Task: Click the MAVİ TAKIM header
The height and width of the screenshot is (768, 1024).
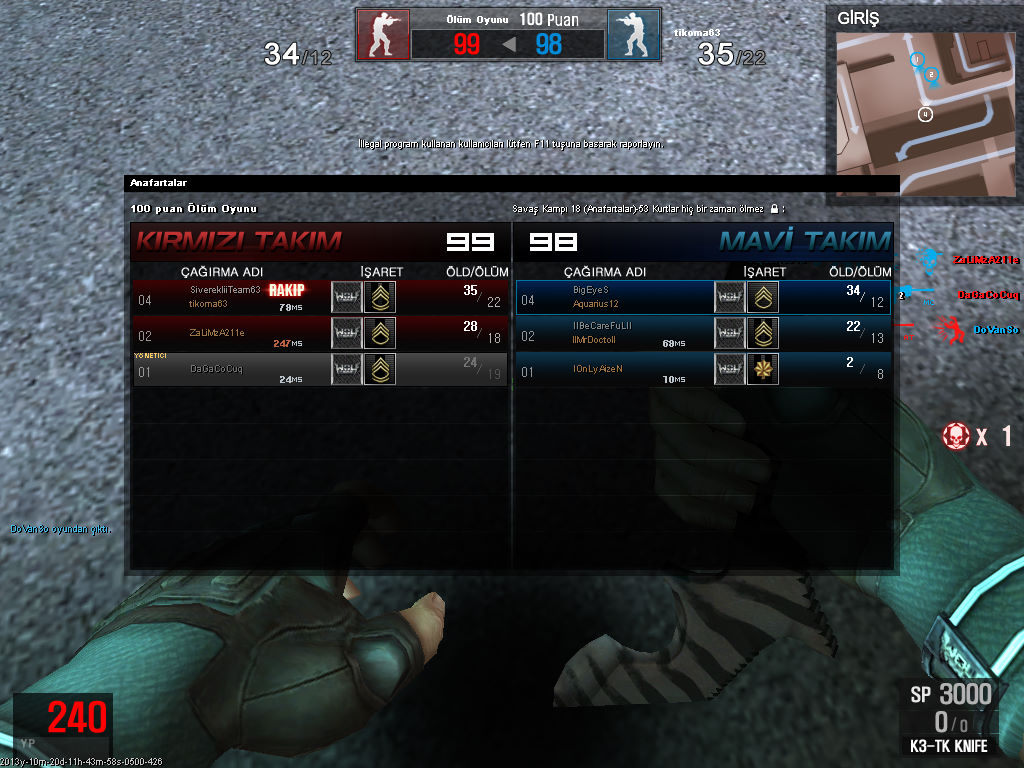Action: click(804, 241)
